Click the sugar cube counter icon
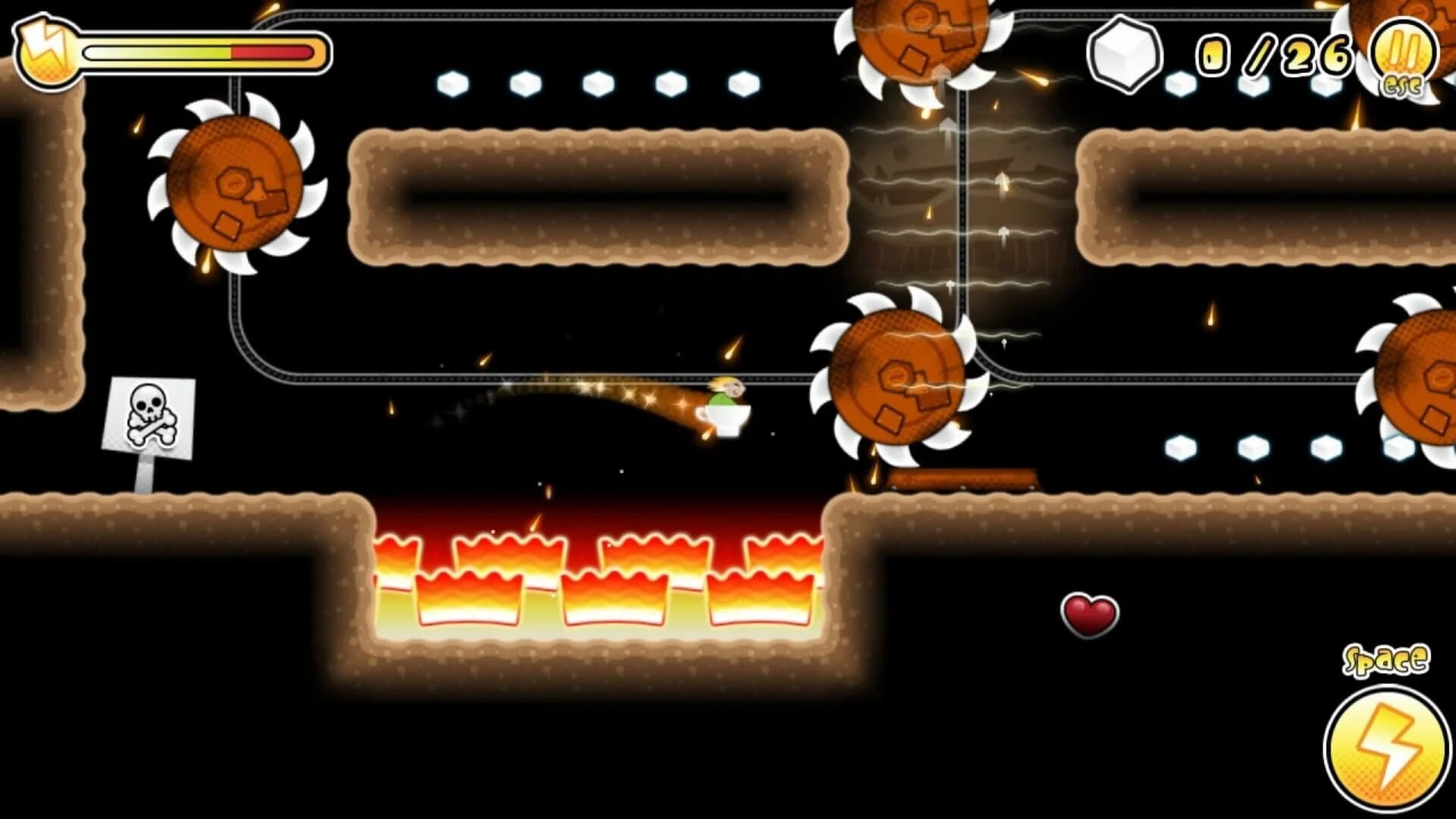 click(1125, 57)
